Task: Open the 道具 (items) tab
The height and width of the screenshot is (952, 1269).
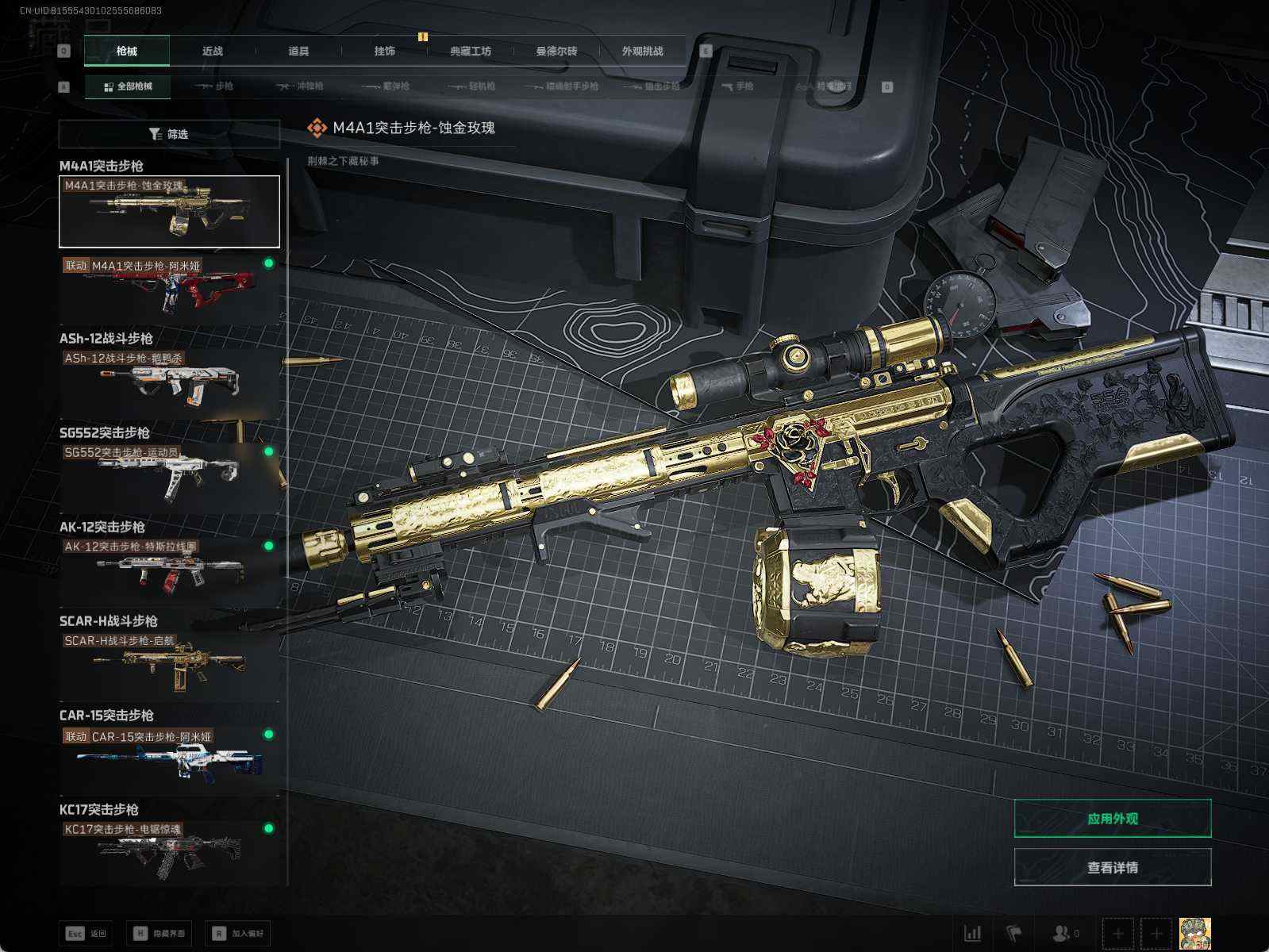Action: [298, 52]
